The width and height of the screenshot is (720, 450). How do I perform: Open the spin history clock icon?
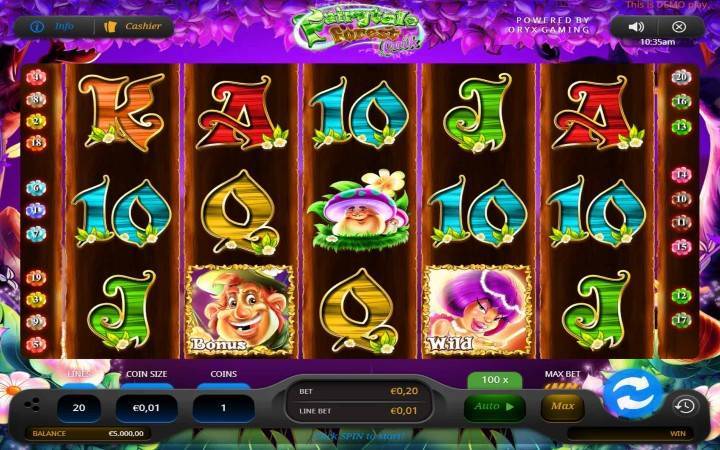coord(684,406)
